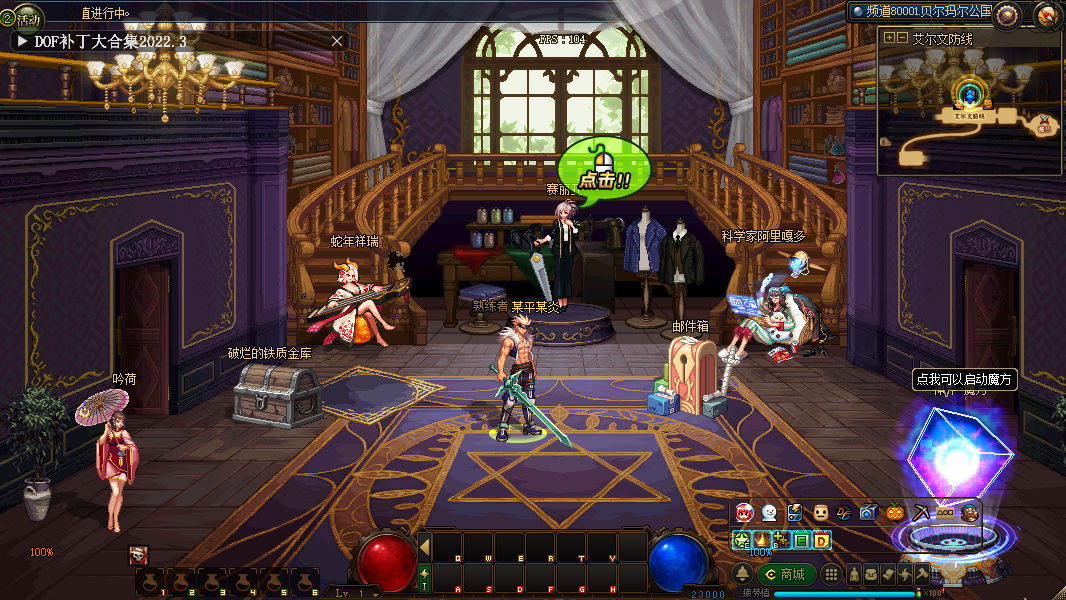Click the snowman icon
This screenshot has height=600, width=1066.
point(769,512)
